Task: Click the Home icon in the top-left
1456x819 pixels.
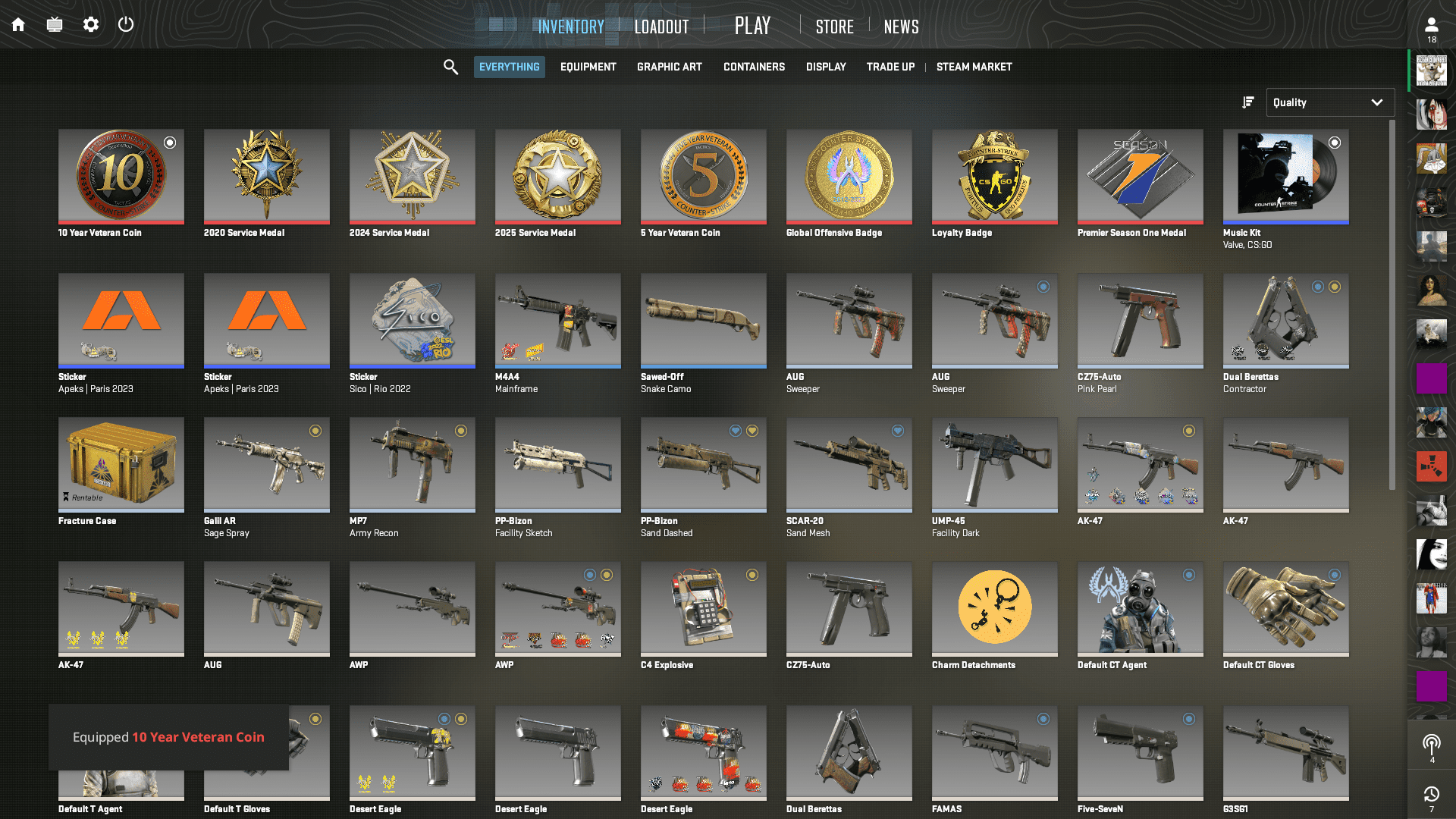Action: (x=17, y=24)
